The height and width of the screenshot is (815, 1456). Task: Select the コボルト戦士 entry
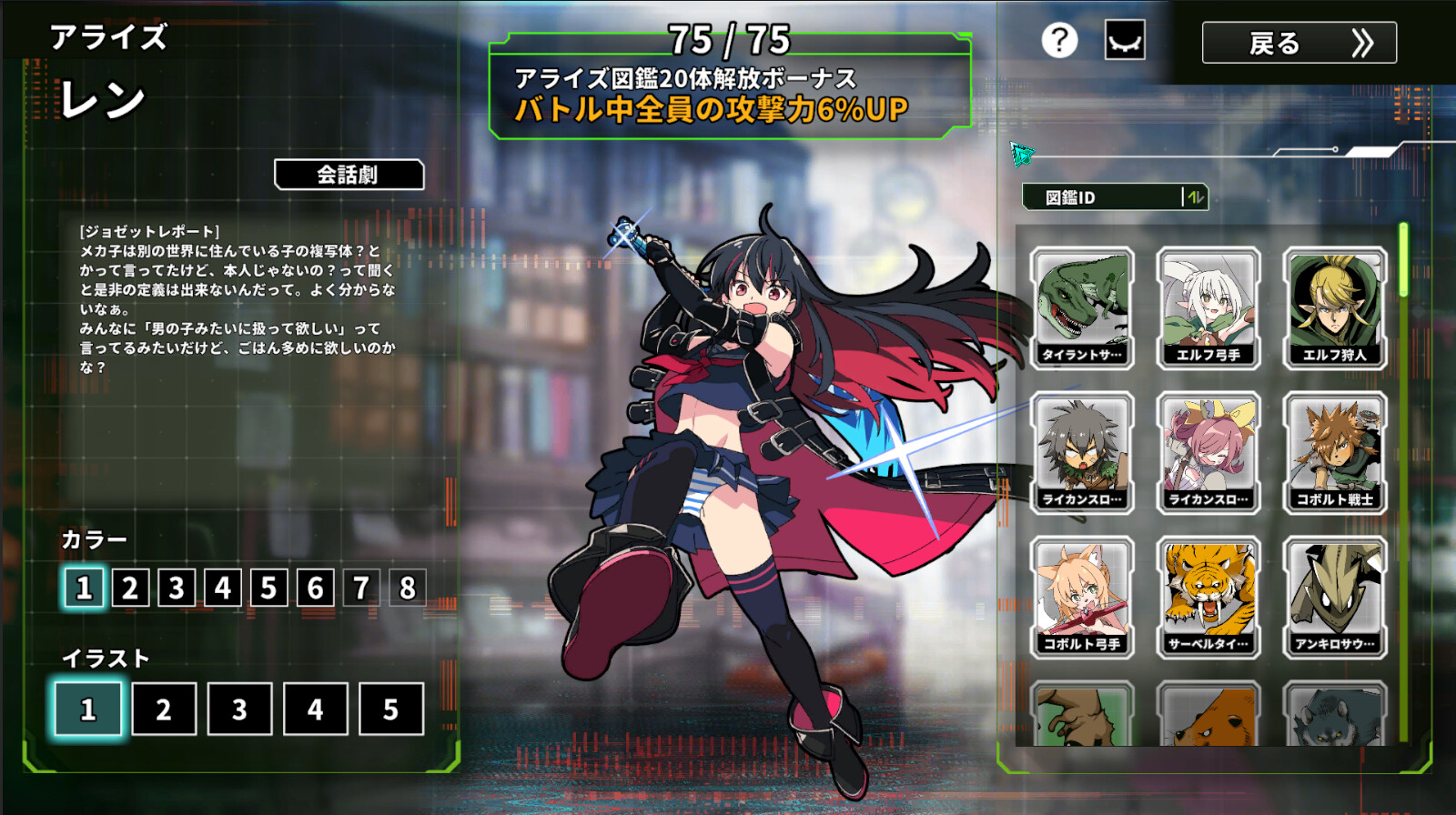pyautogui.click(x=1334, y=453)
